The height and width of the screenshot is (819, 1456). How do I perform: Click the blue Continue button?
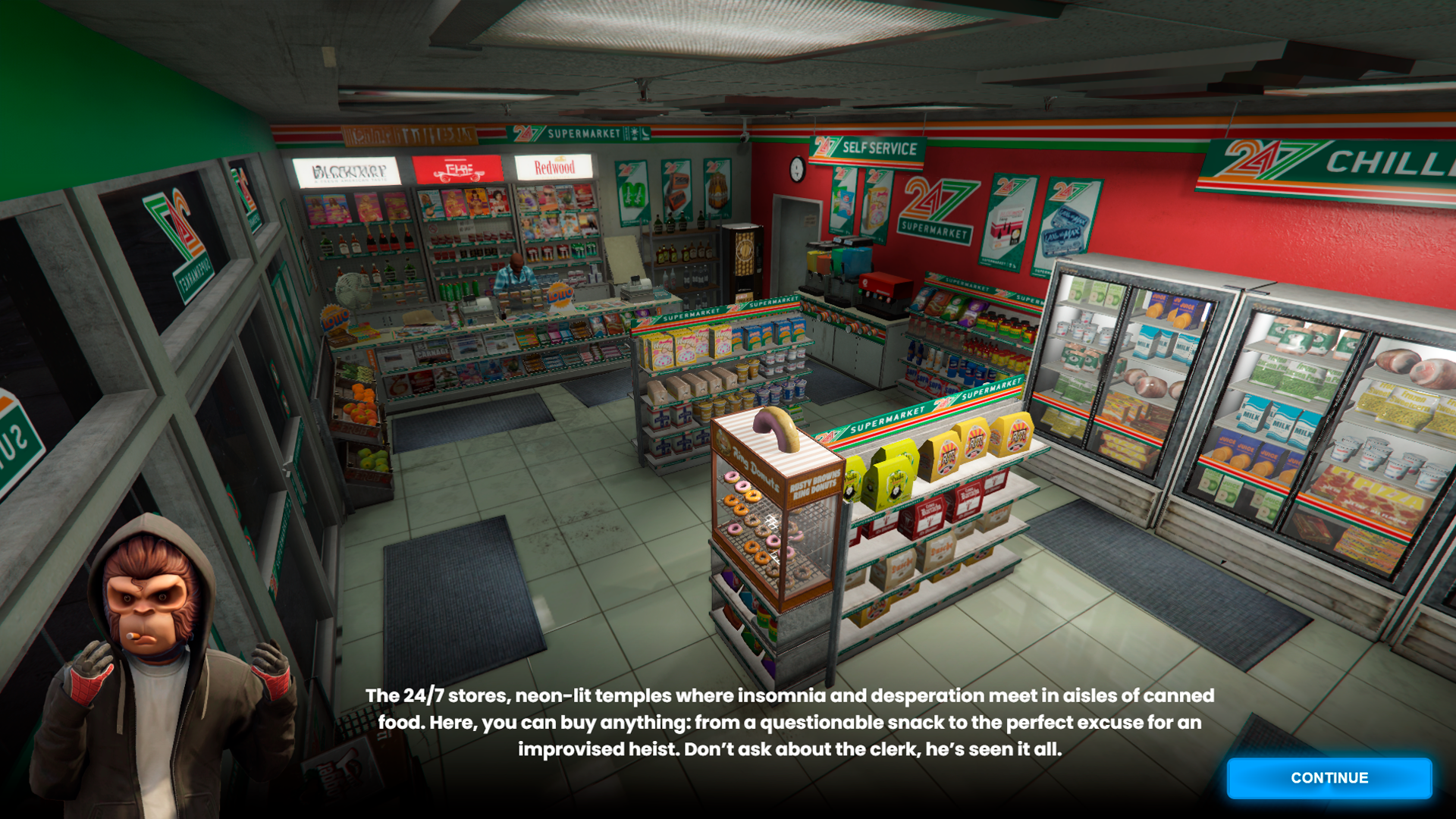(x=1329, y=778)
